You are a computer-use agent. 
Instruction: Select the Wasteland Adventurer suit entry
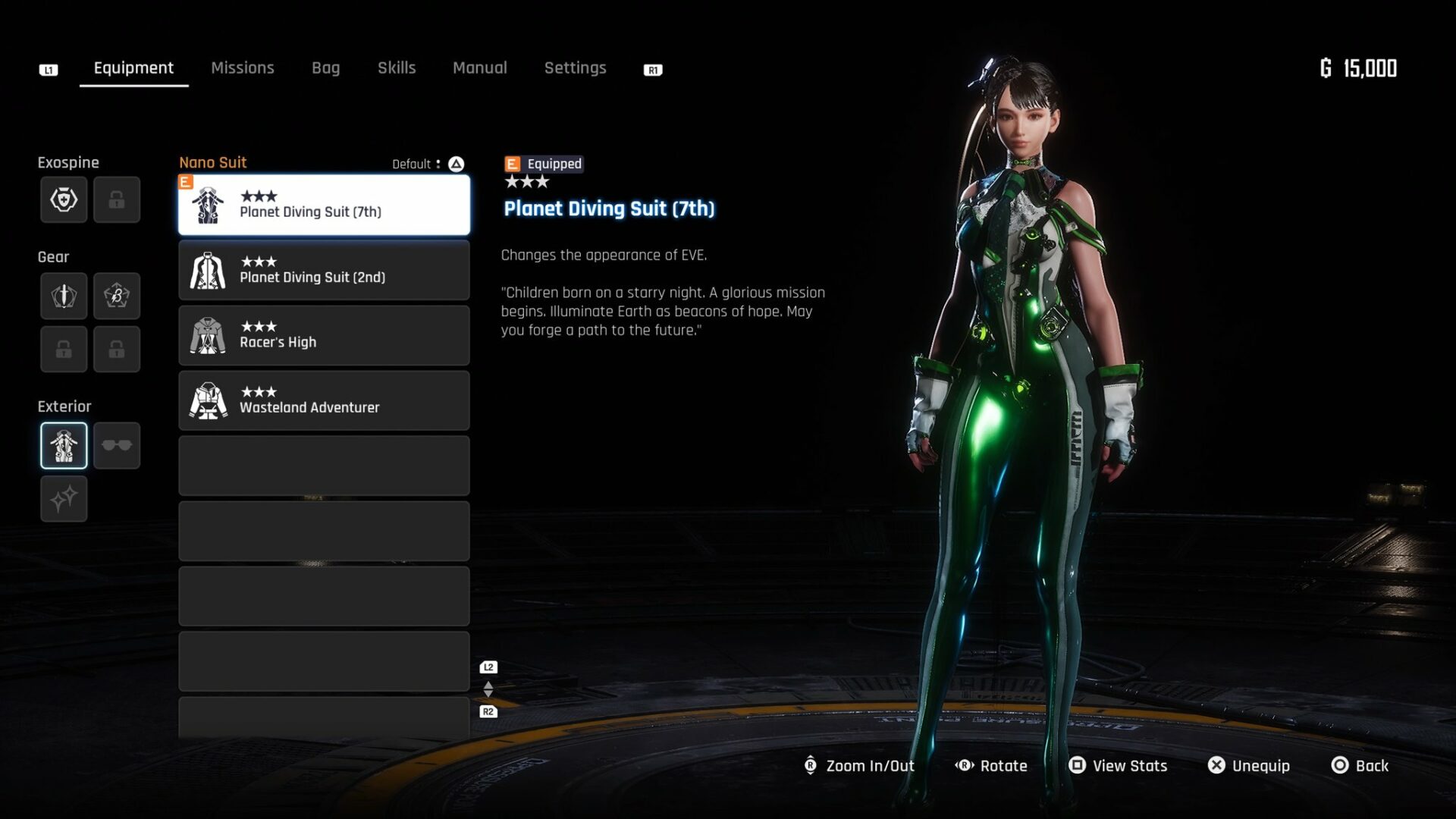pyautogui.click(x=324, y=400)
